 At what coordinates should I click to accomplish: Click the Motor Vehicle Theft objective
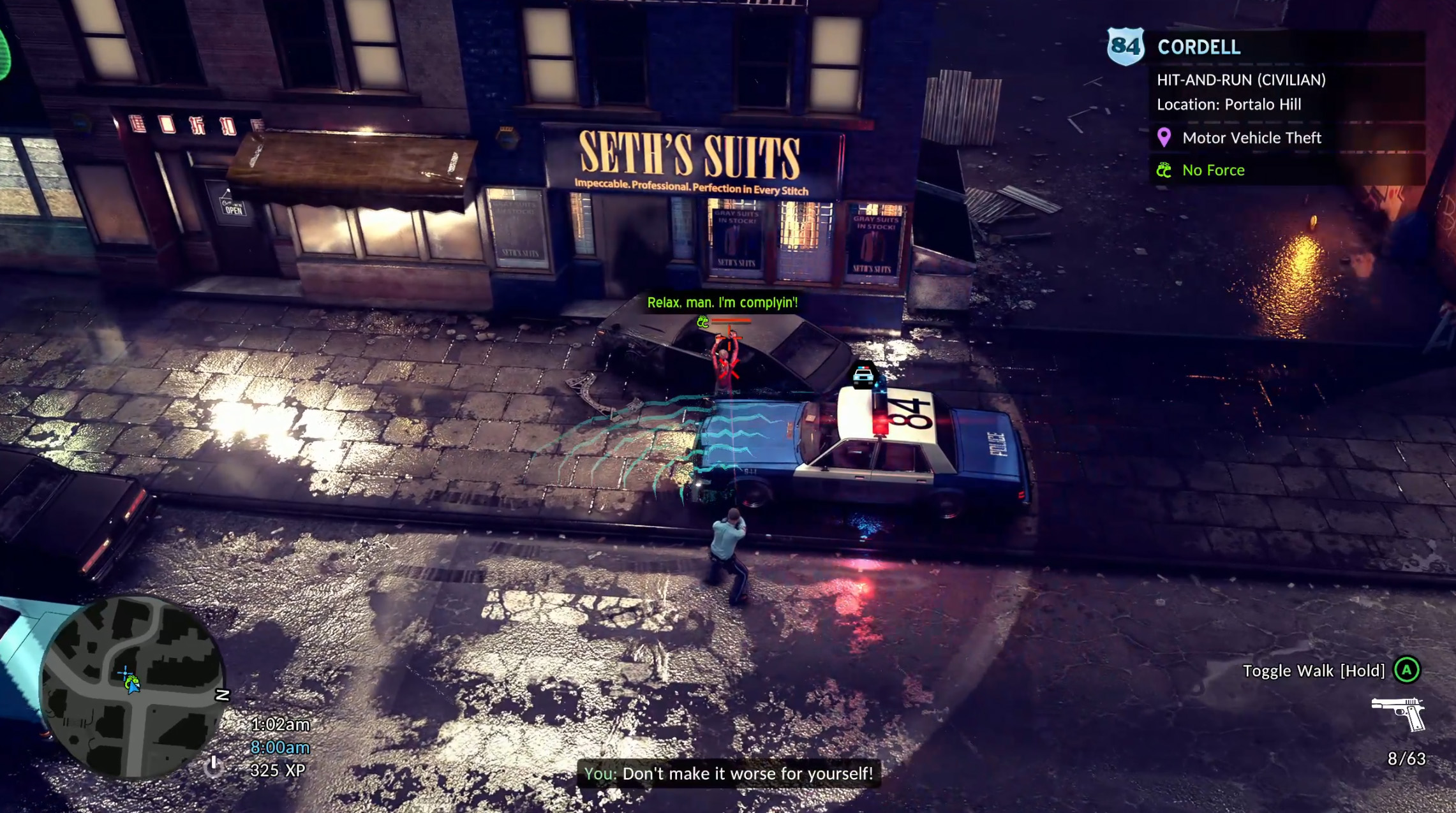tap(1251, 138)
